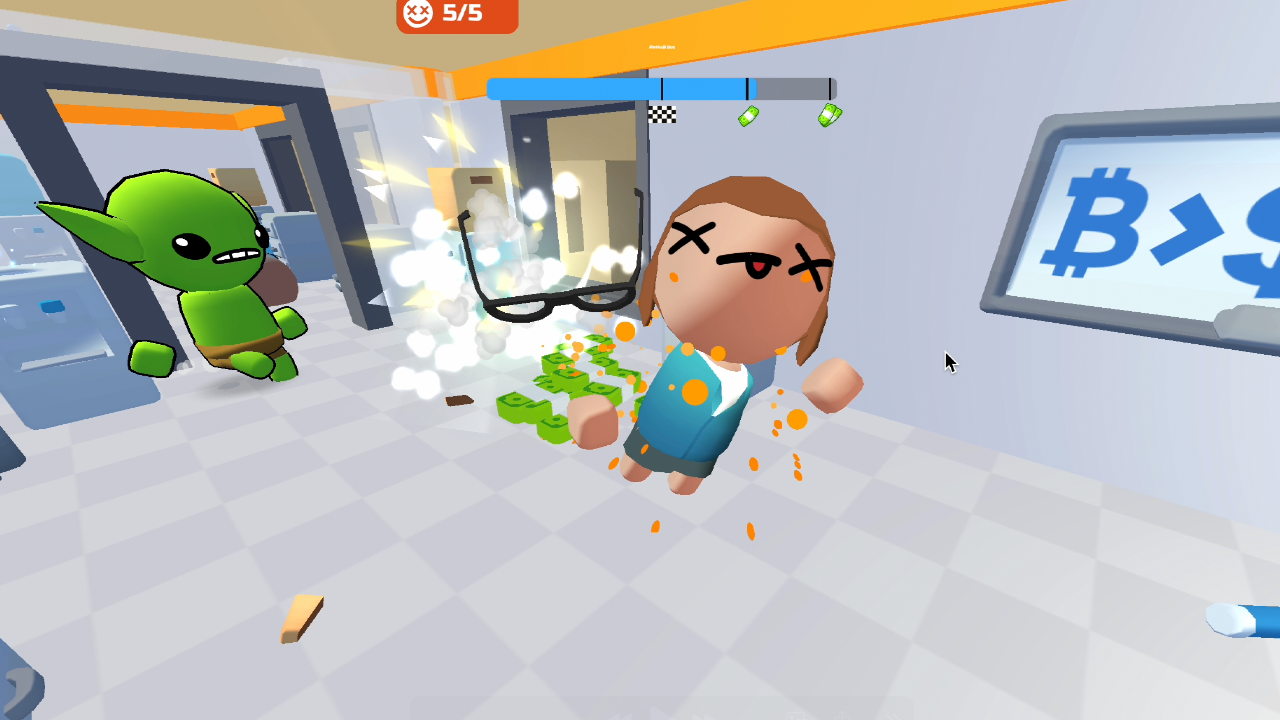Image resolution: width=1280 pixels, height=720 pixels.
Task: Select the knocked-out office worker character
Action: [x=740, y=300]
